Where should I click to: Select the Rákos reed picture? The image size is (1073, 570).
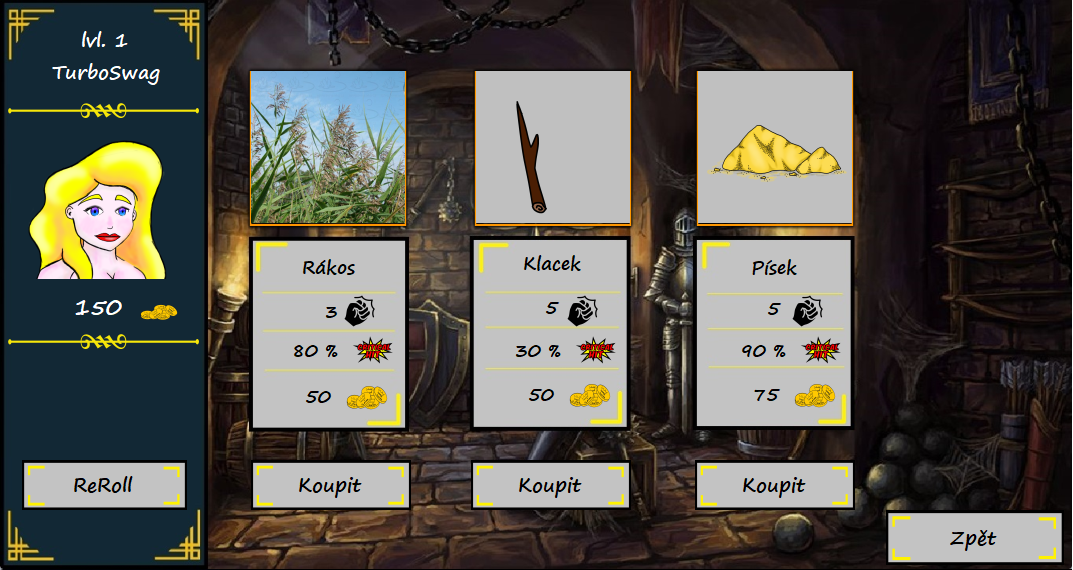click(328, 148)
